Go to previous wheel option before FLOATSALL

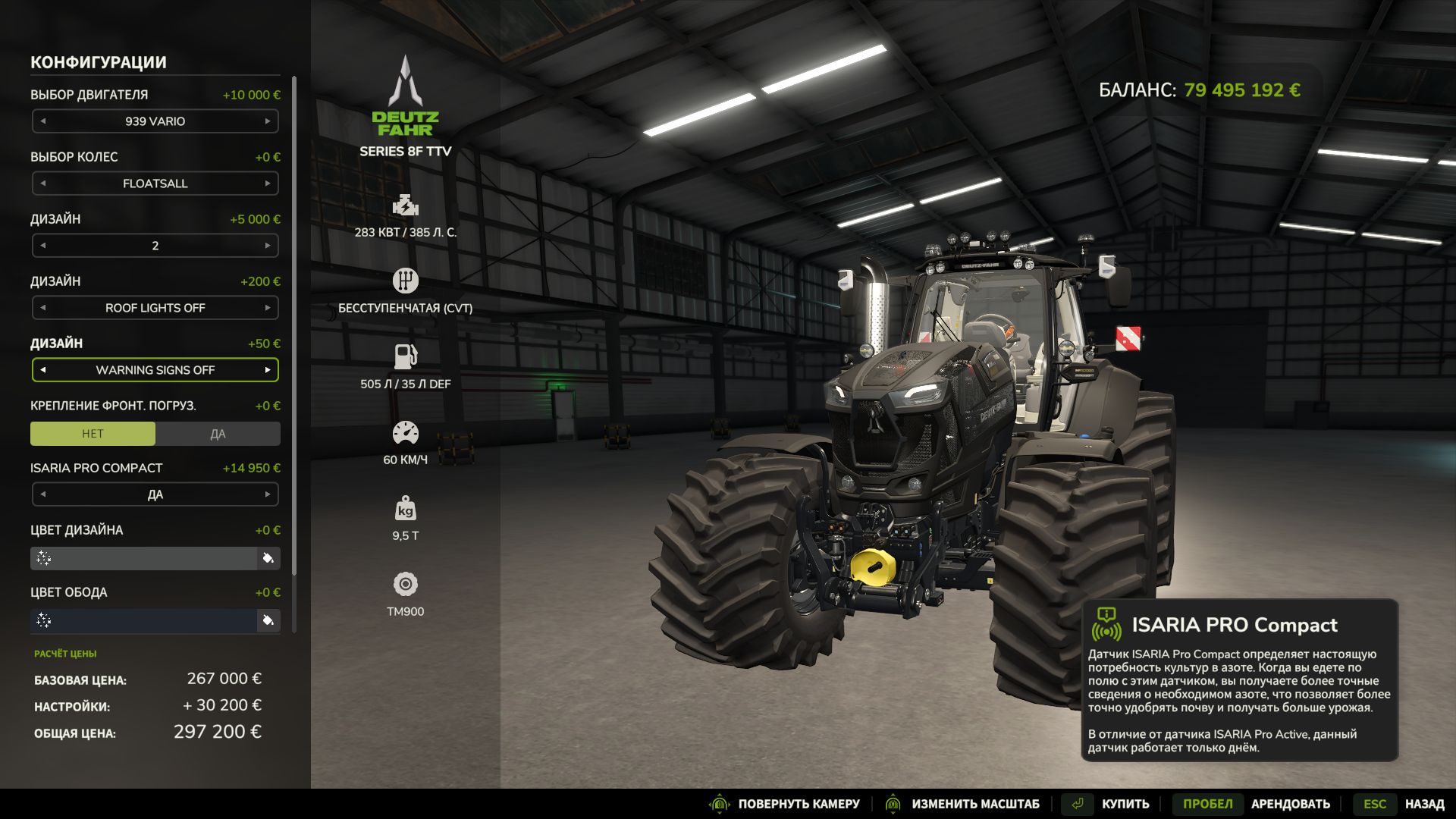[x=43, y=184]
